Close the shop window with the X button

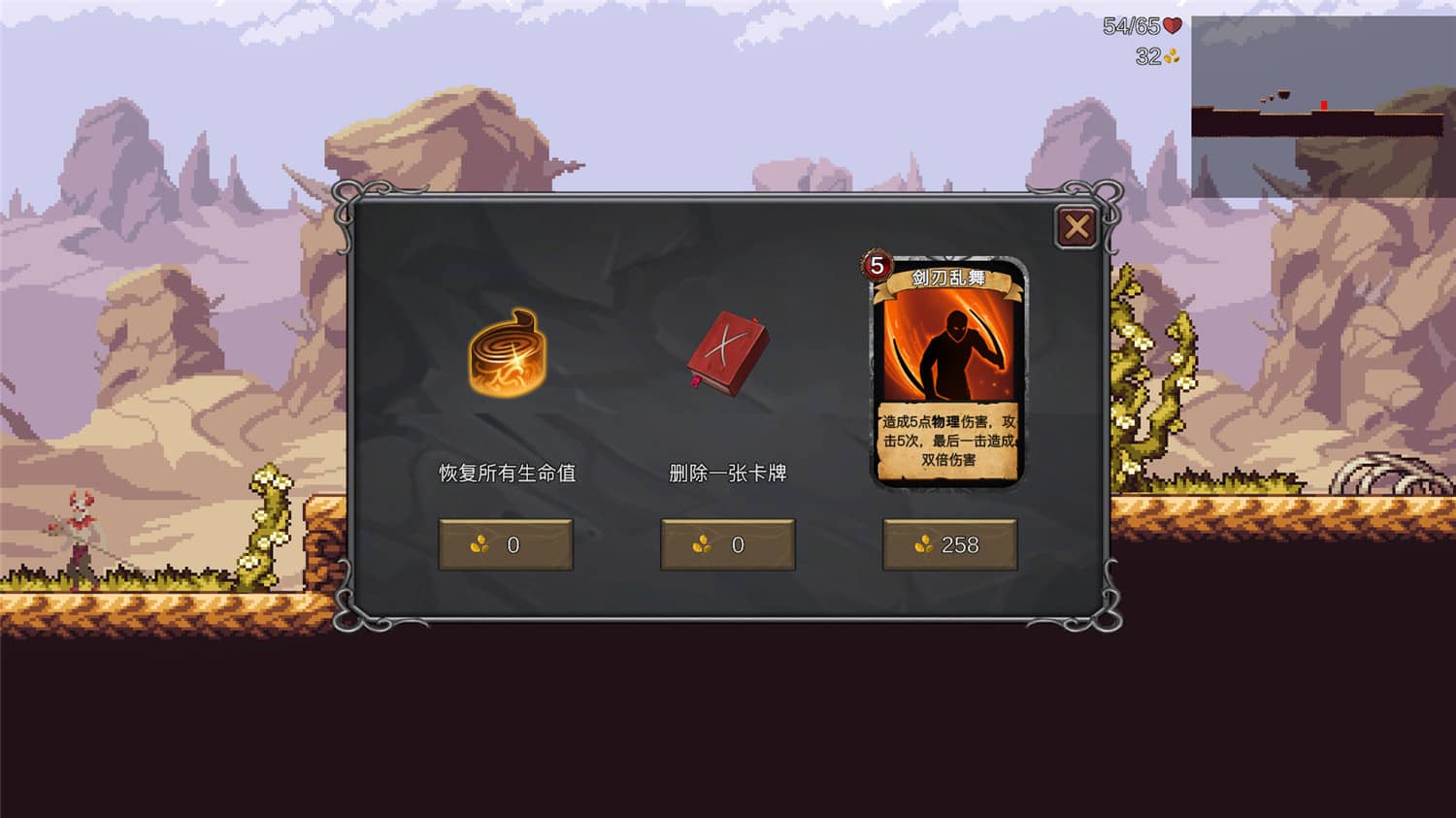coord(1075,225)
